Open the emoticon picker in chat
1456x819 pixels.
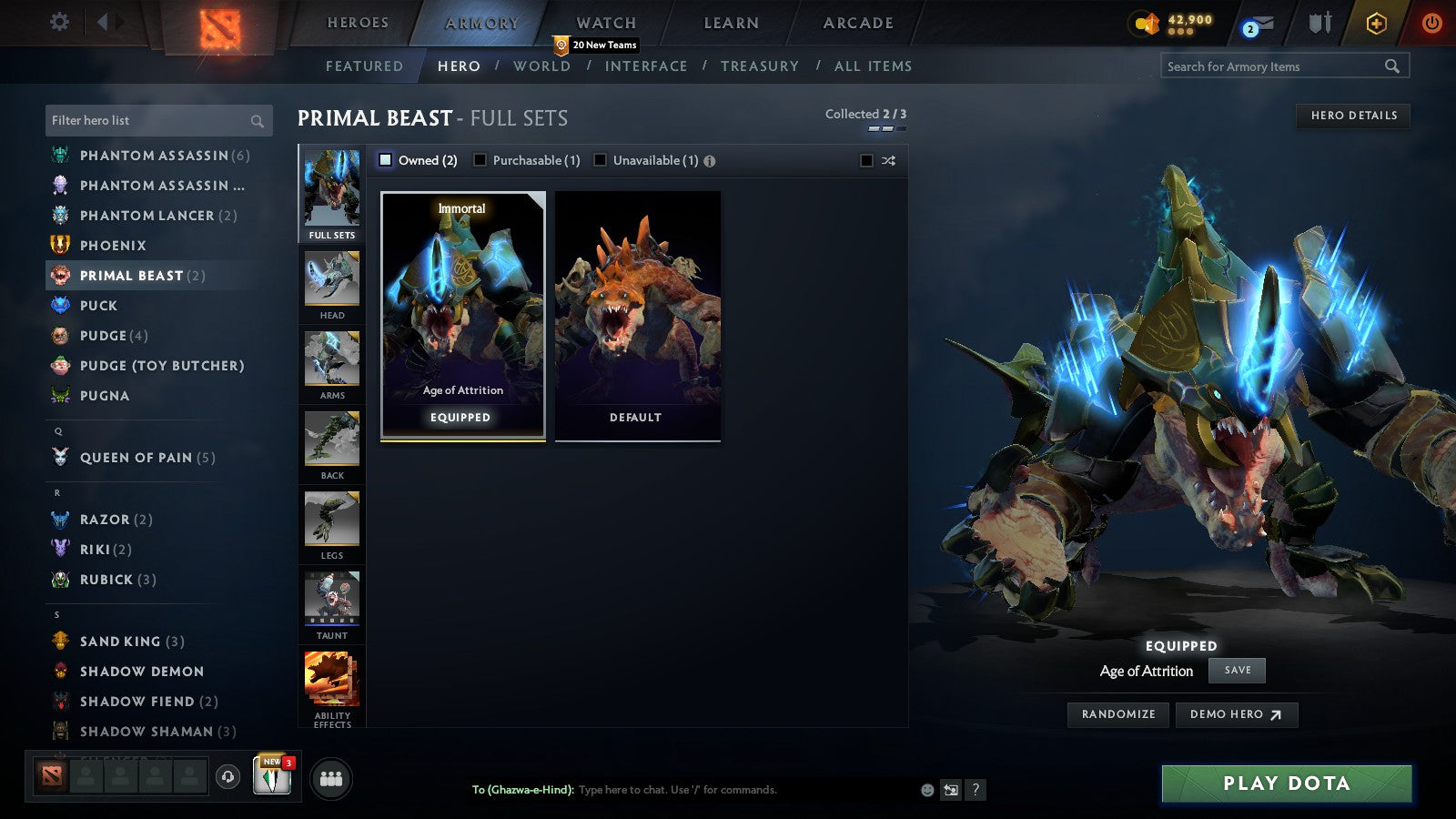[925, 790]
